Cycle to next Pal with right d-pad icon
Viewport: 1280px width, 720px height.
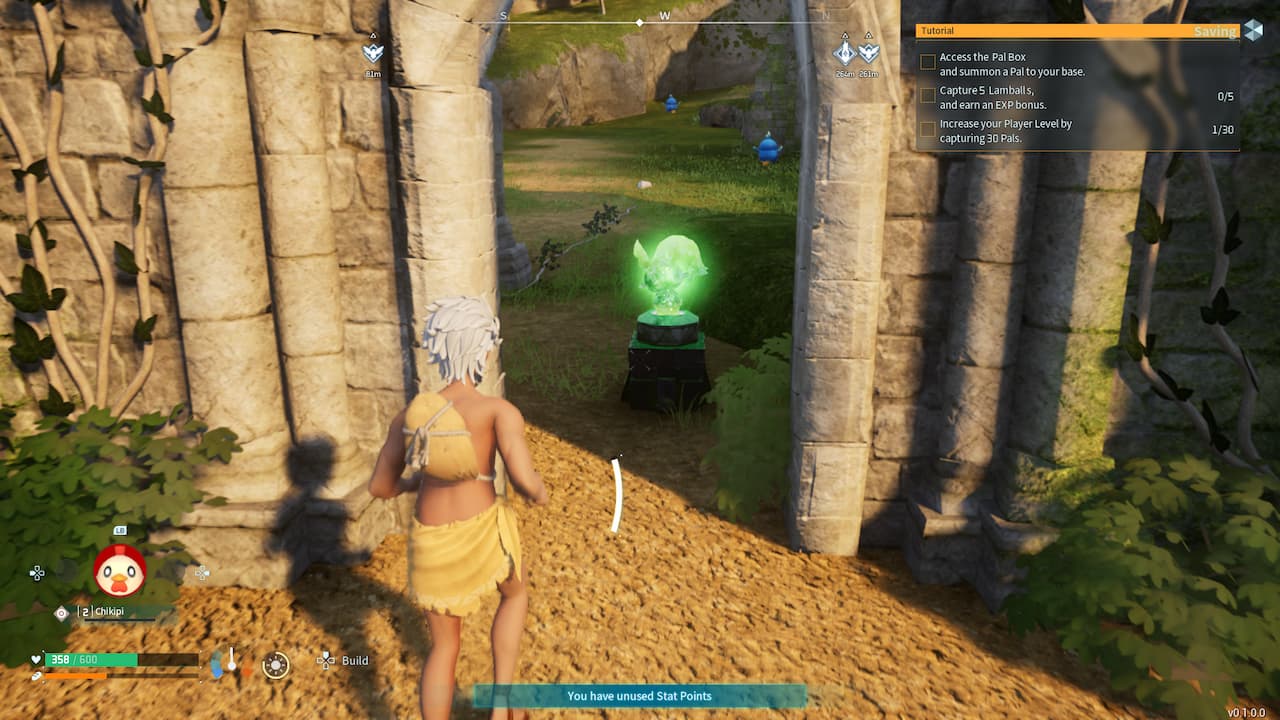[201, 574]
